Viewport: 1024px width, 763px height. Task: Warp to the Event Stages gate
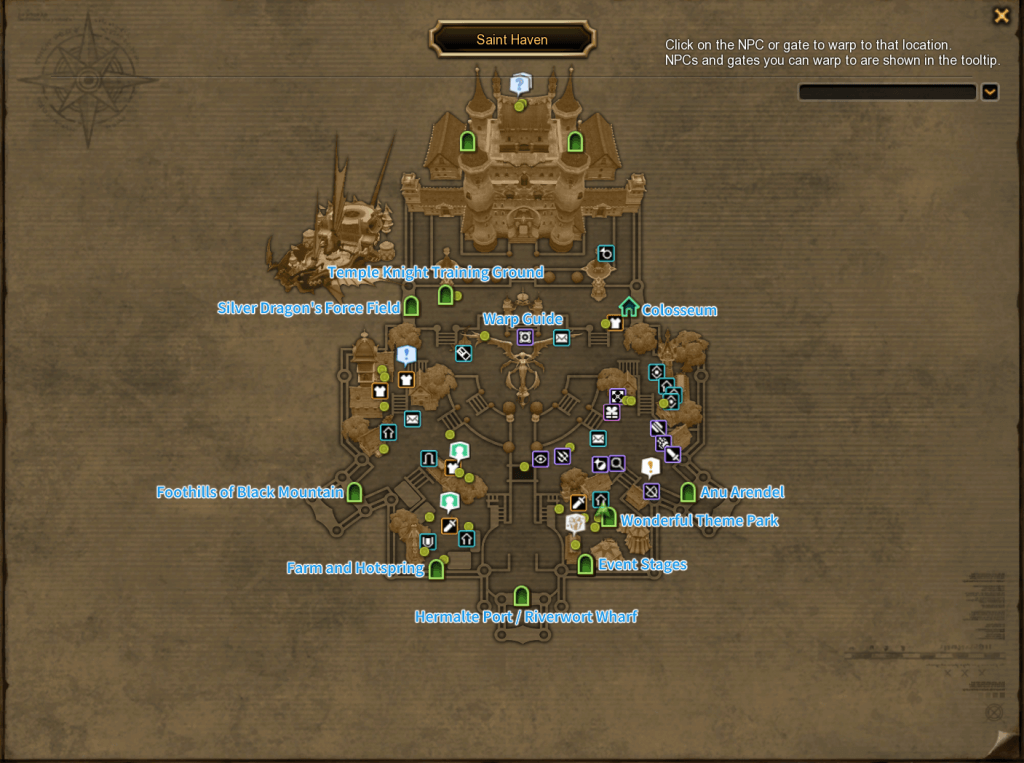[586, 565]
